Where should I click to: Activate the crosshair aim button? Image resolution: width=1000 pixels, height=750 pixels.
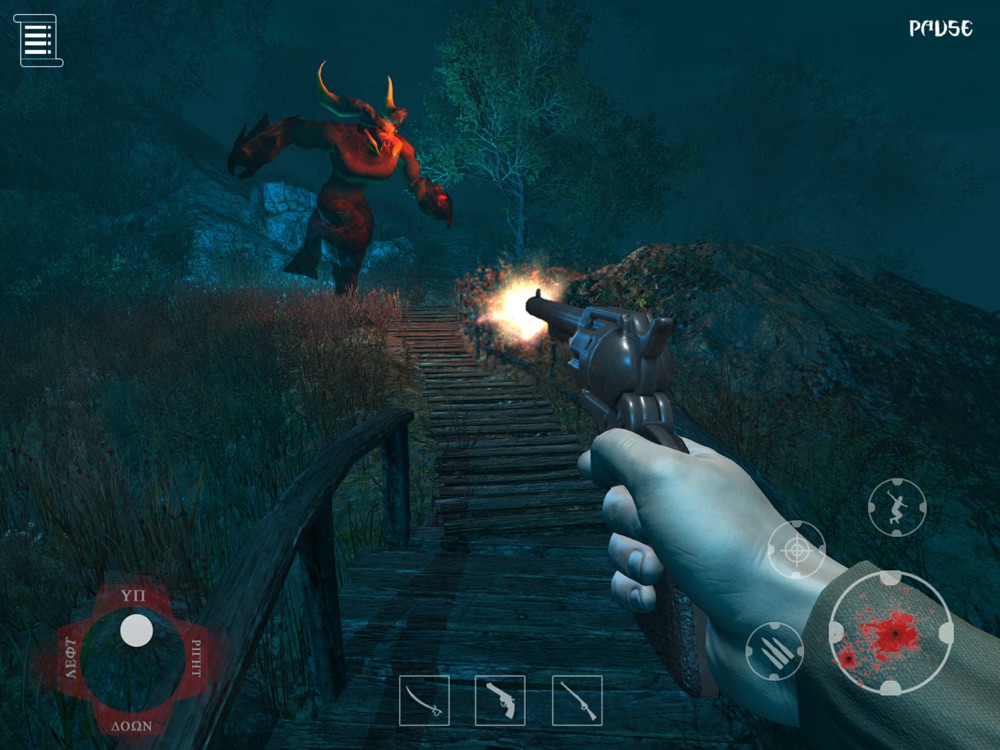(x=796, y=549)
